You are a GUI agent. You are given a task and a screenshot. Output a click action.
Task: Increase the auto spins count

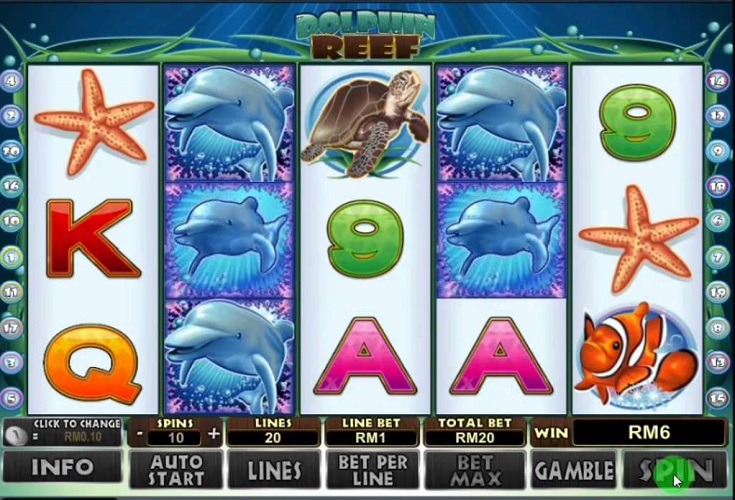point(213,434)
